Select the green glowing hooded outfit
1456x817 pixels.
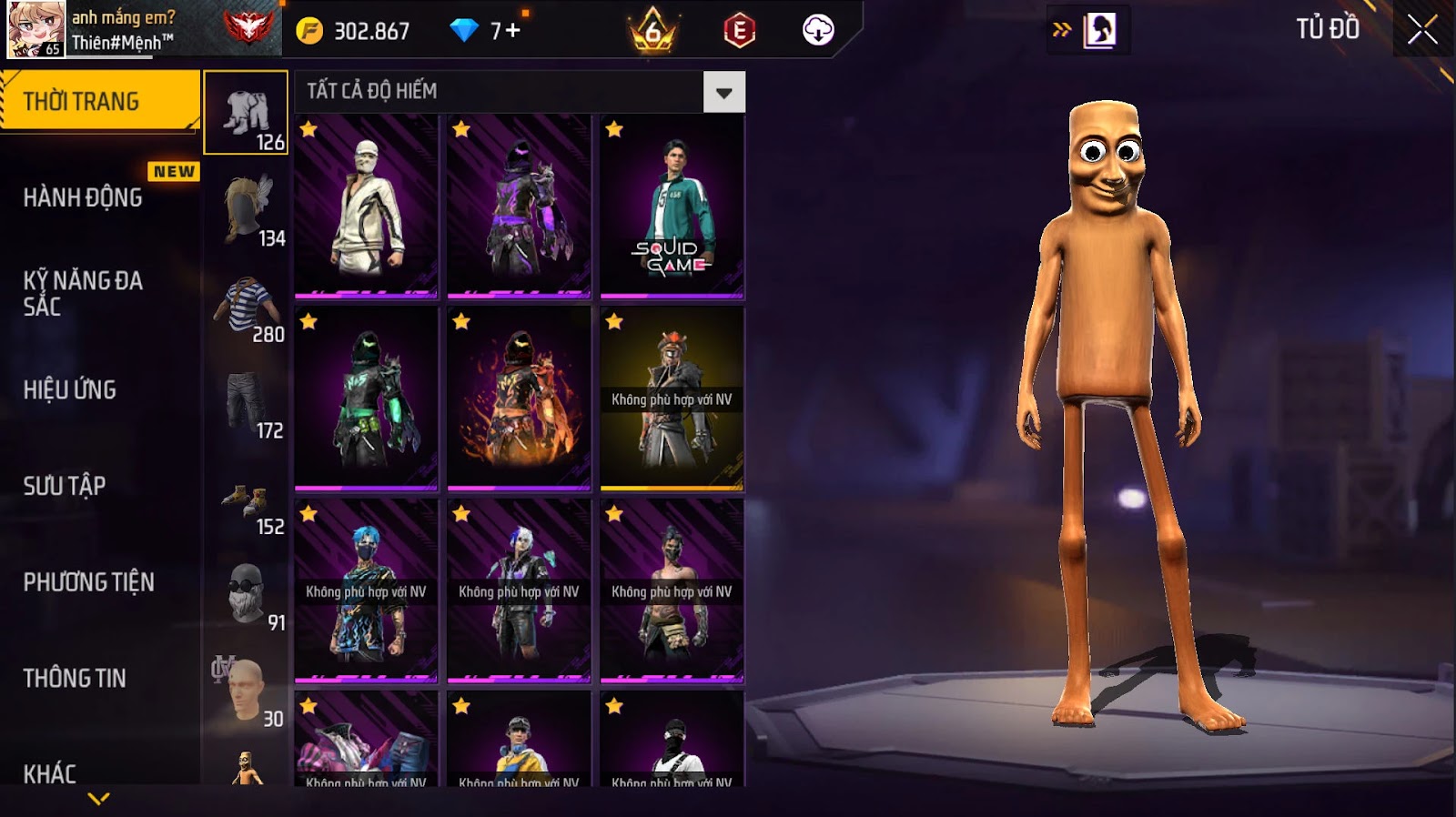tap(366, 399)
